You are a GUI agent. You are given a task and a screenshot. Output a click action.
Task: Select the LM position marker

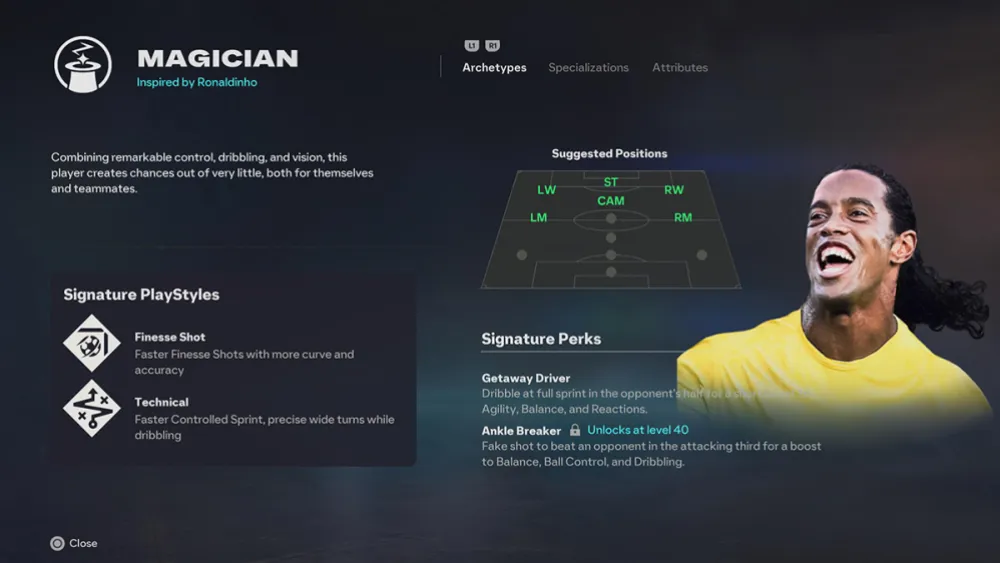pyautogui.click(x=539, y=217)
